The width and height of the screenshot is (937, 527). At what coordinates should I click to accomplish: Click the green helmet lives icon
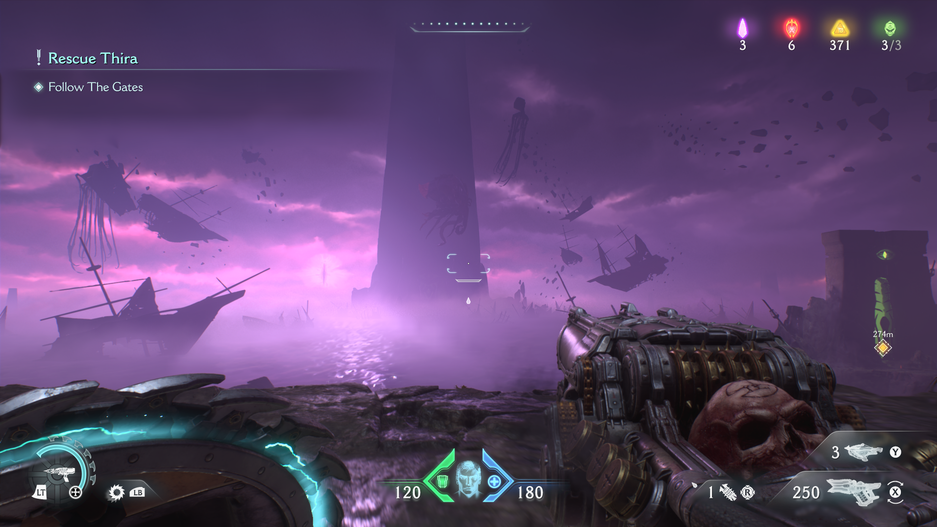[890, 28]
